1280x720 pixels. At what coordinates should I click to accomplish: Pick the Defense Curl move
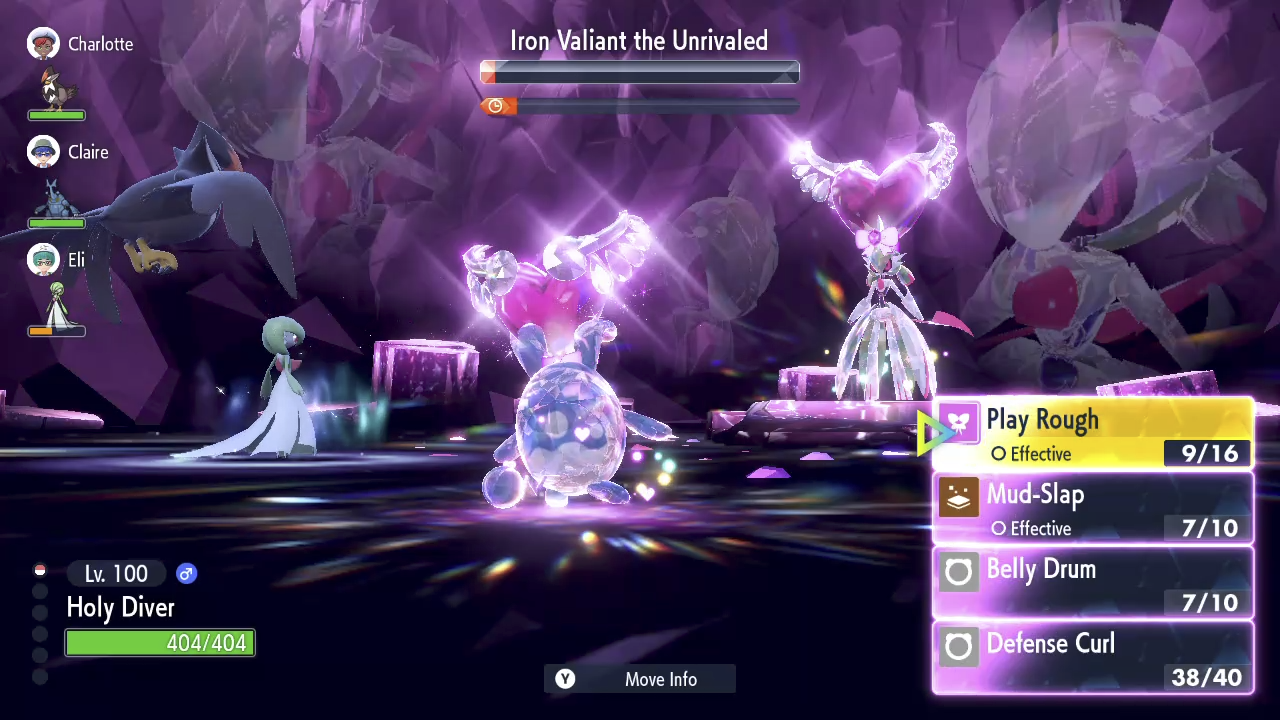coord(1093,657)
